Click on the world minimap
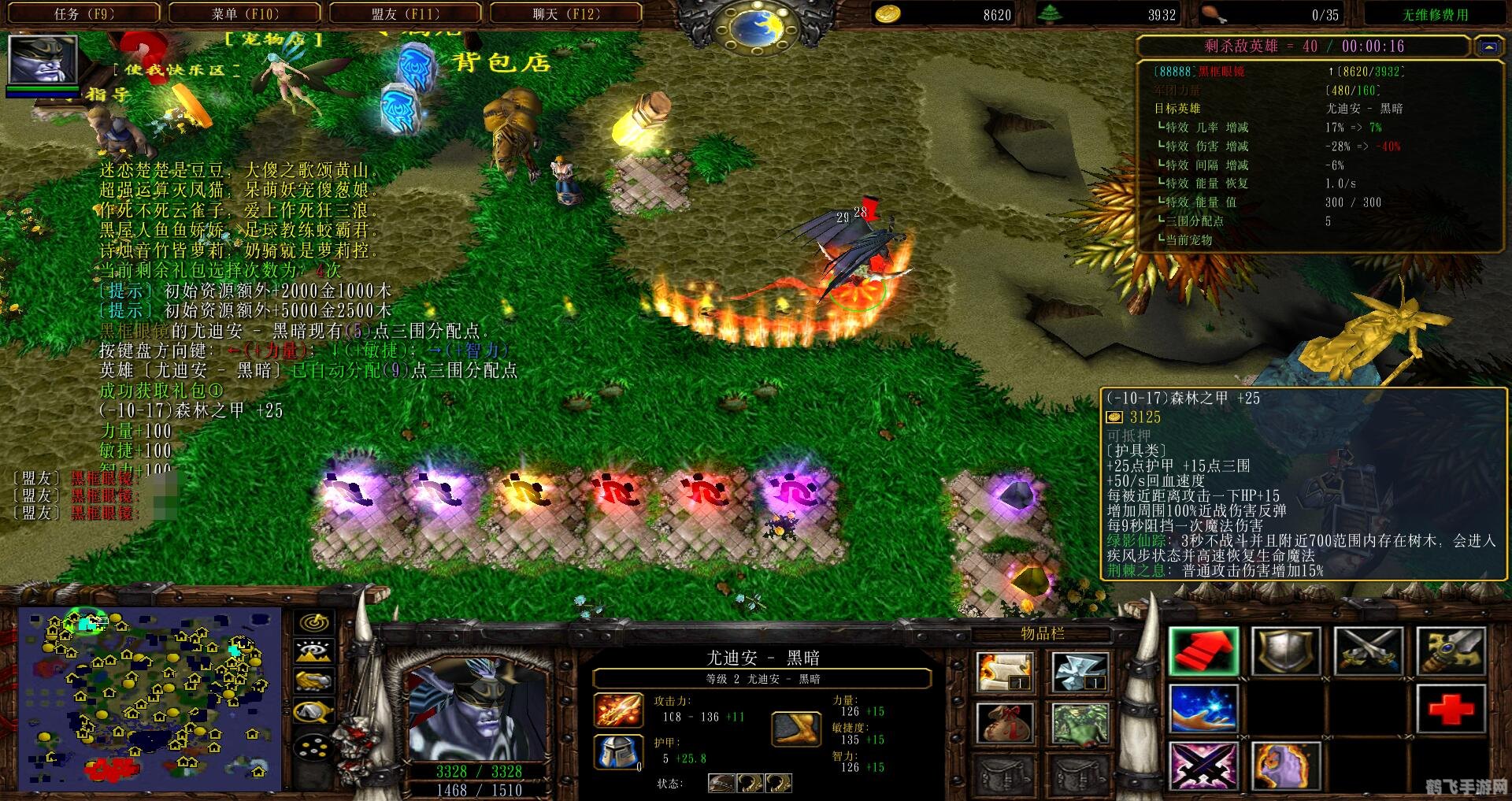1512x801 pixels. (150, 699)
